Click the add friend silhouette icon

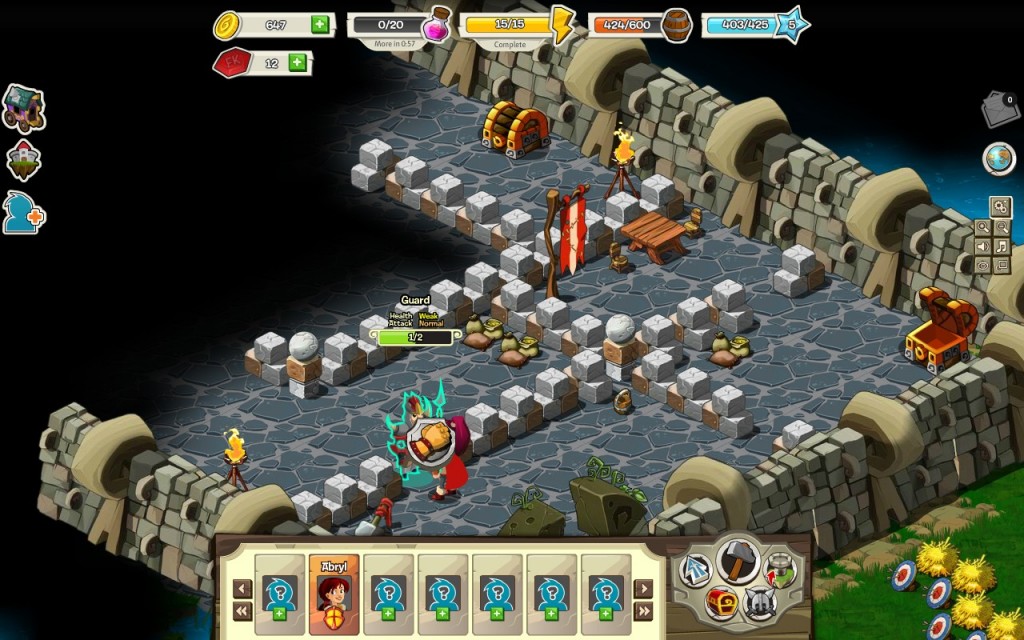click(x=22, y=213)
